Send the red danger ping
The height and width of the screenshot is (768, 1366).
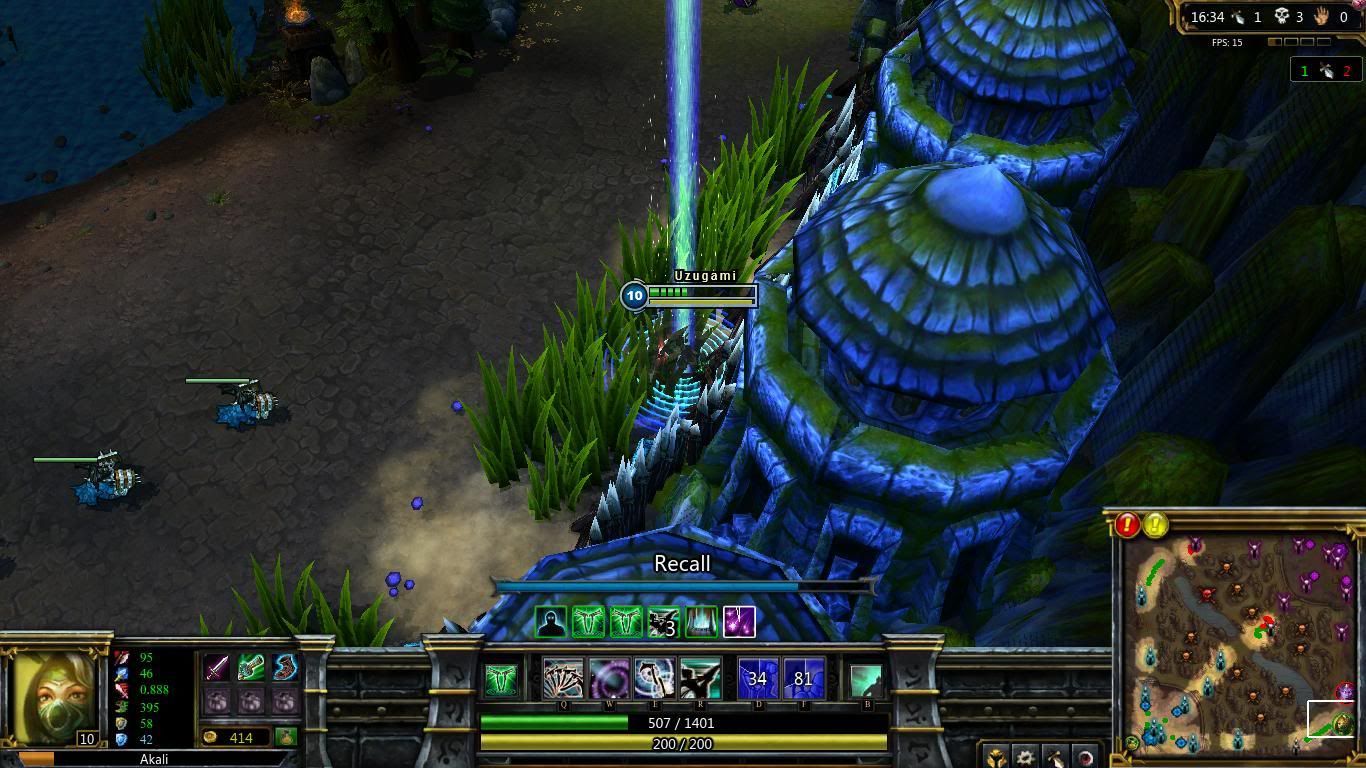point(1128,524)
